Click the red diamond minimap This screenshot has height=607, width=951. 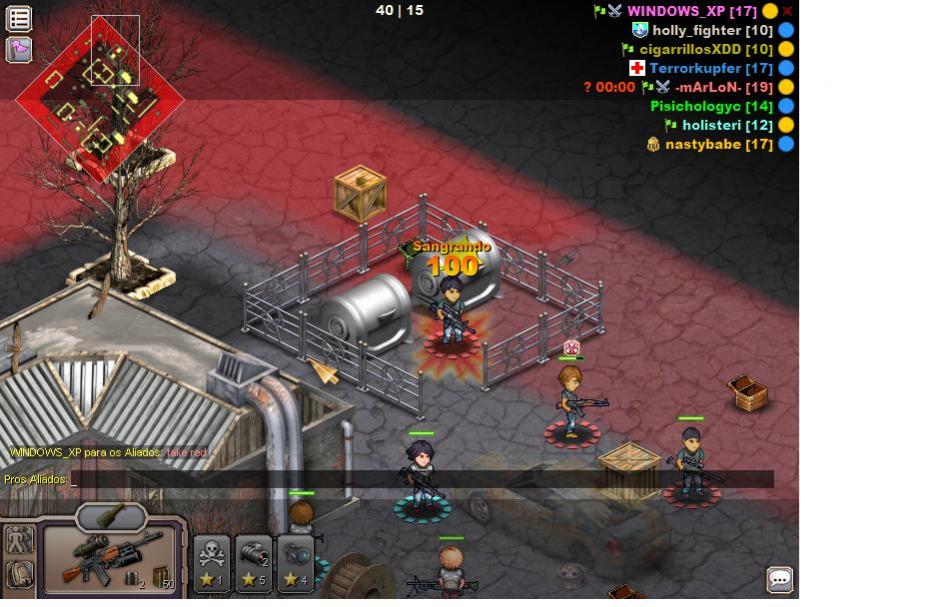tap(100, 98)
